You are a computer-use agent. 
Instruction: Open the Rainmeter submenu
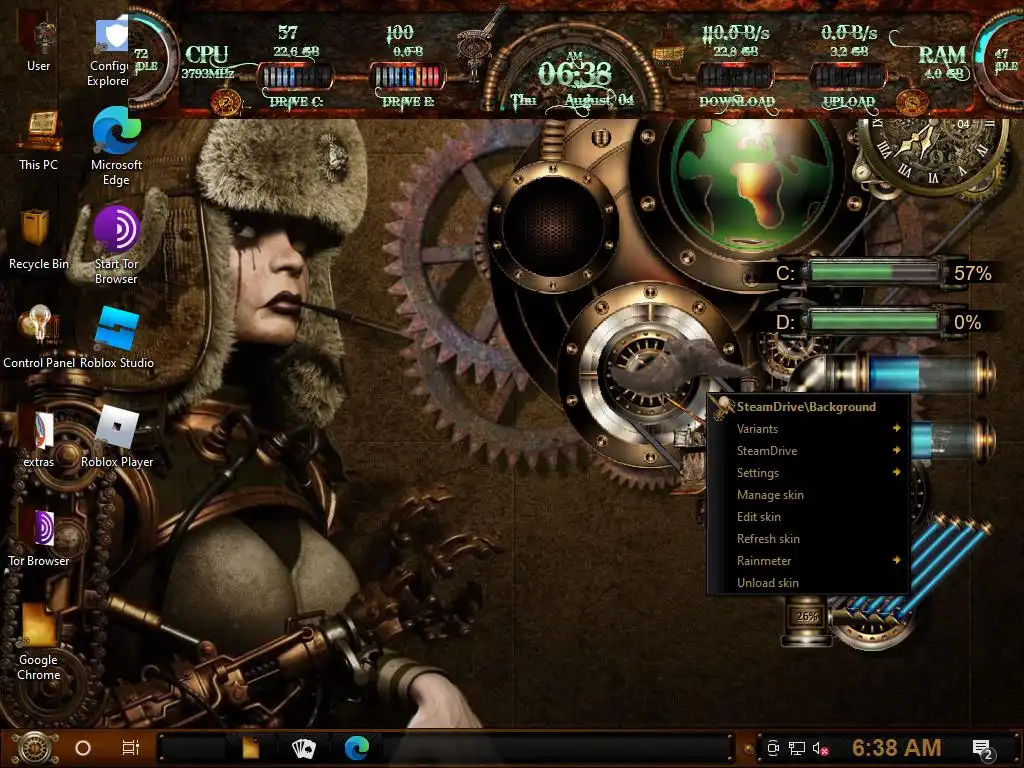pyautogui.click(x=765, y=561)
